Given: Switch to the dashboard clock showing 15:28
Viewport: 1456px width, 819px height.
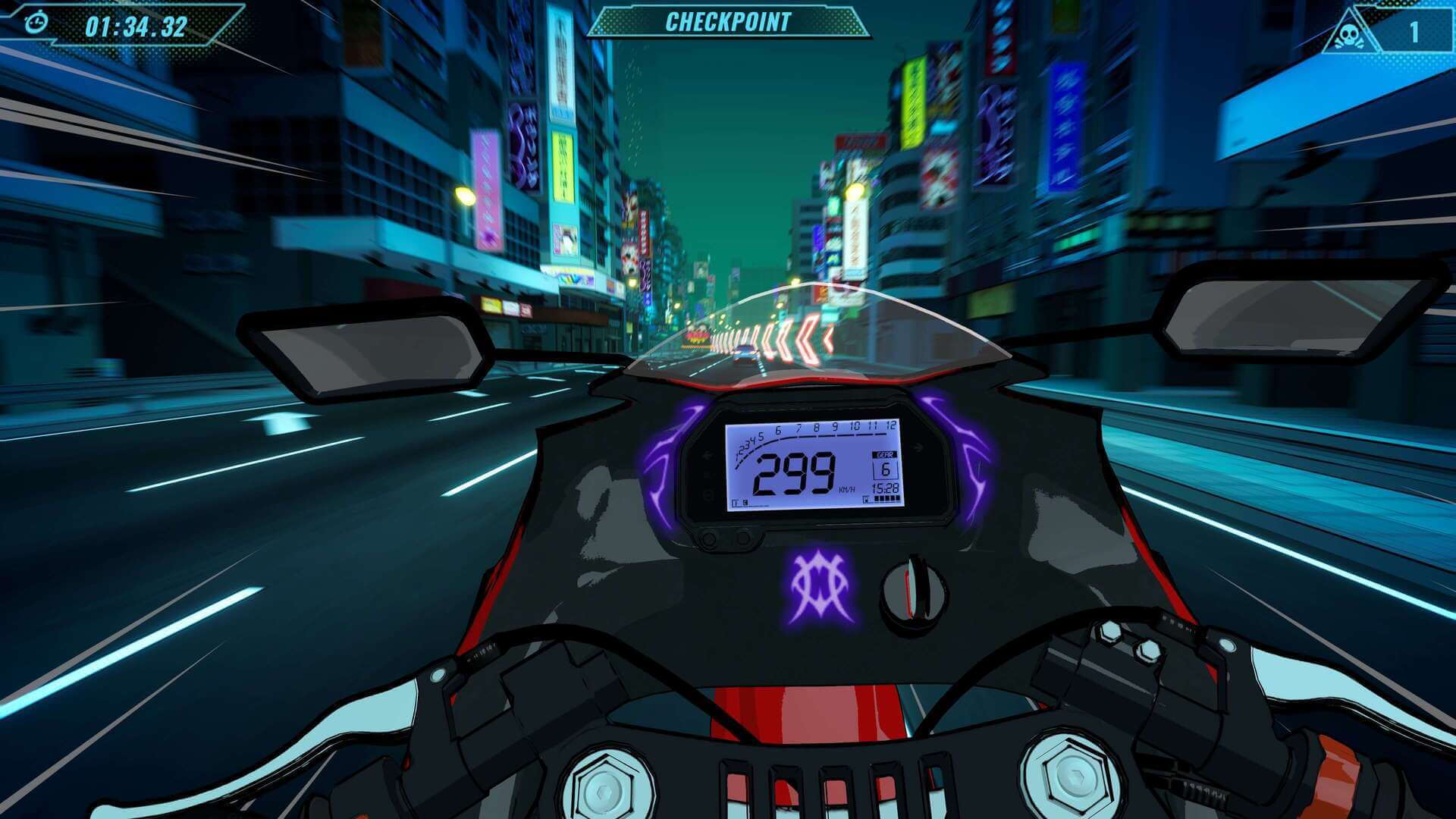Looking at the screenshot, I should tap(883, 488).
